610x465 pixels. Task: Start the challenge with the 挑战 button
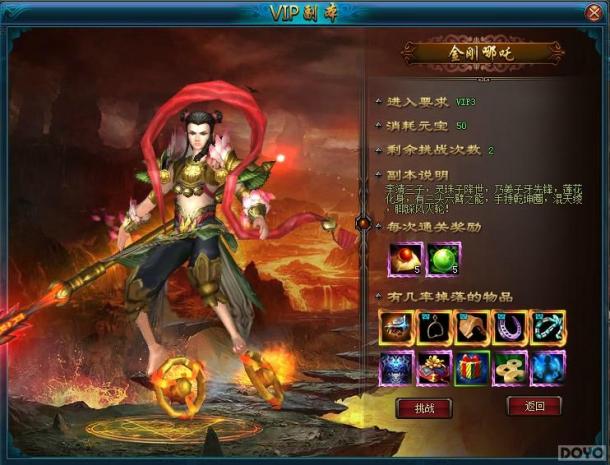point(425,408)
